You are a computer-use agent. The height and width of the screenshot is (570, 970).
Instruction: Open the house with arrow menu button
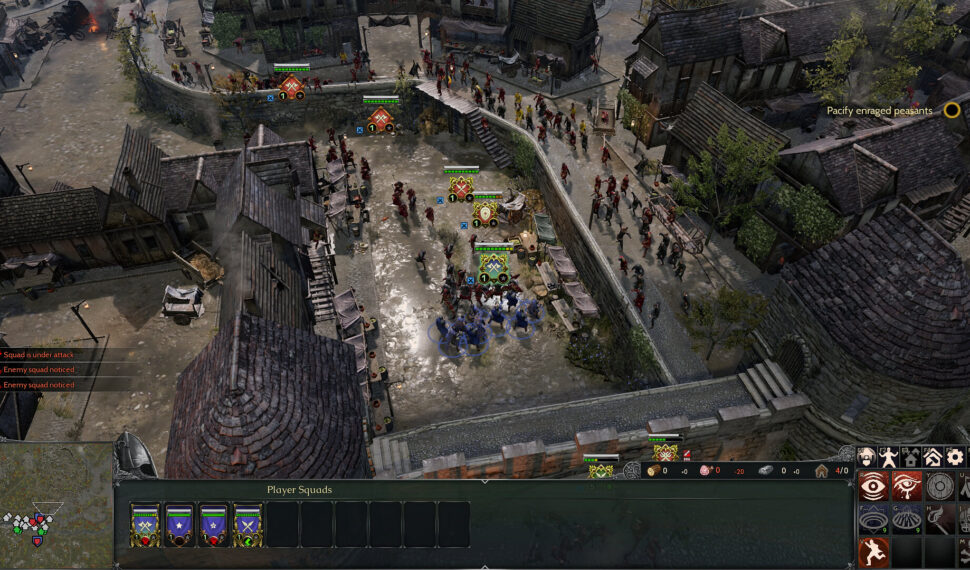[933, 457]
